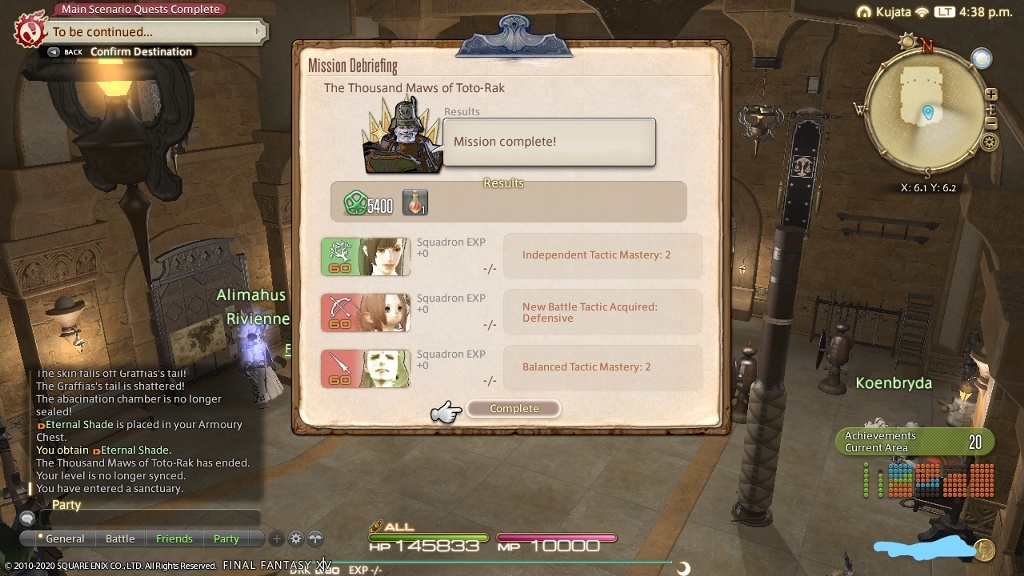
Task: Inspect the potion reward item icon
Action: point(414,203)
